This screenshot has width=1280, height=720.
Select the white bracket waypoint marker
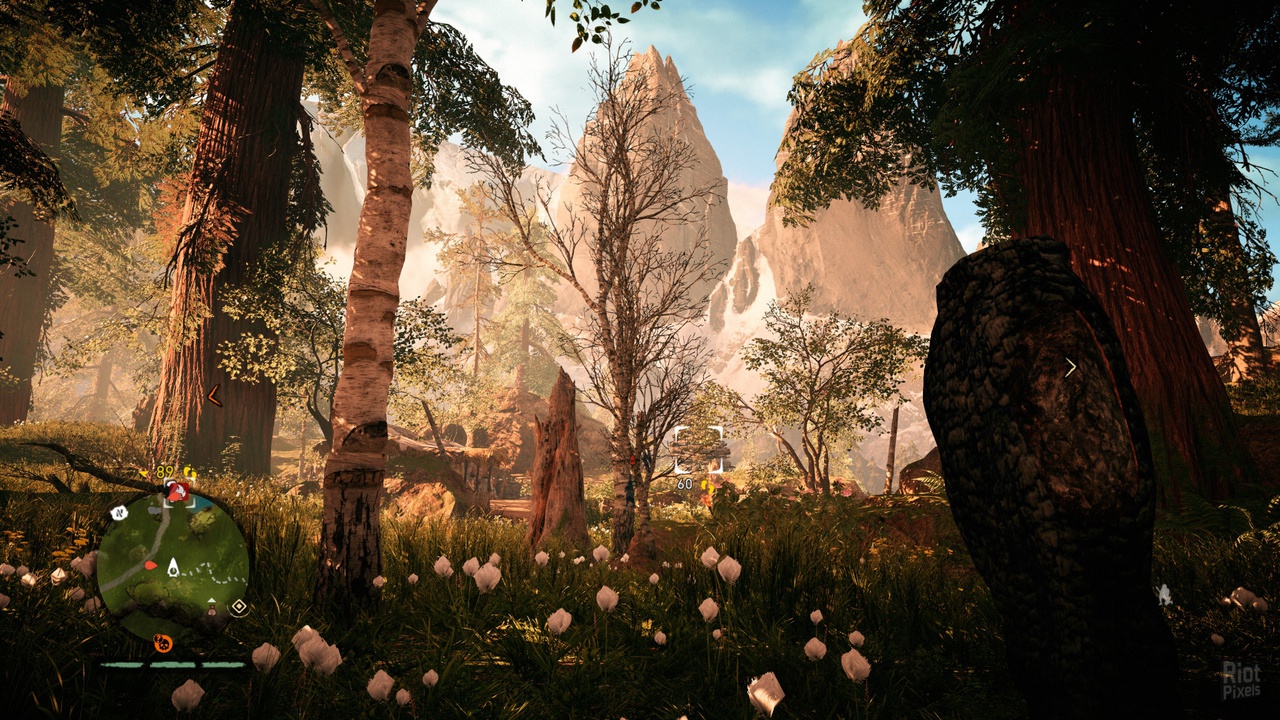[698, 449]
